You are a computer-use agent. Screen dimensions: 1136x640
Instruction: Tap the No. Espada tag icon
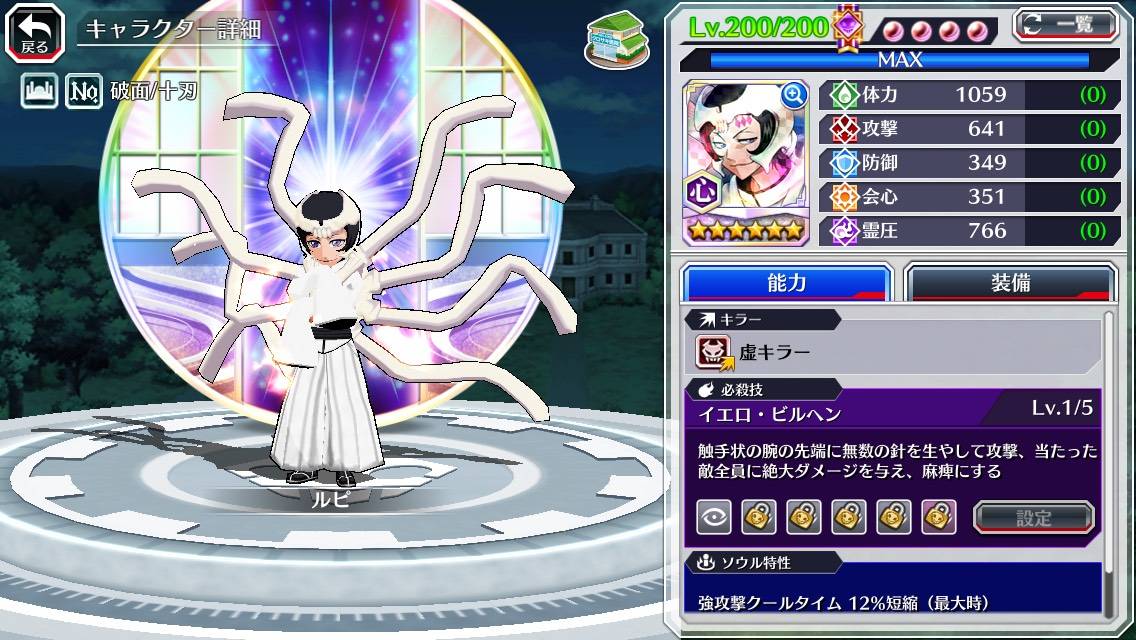[x=83, y=93]
